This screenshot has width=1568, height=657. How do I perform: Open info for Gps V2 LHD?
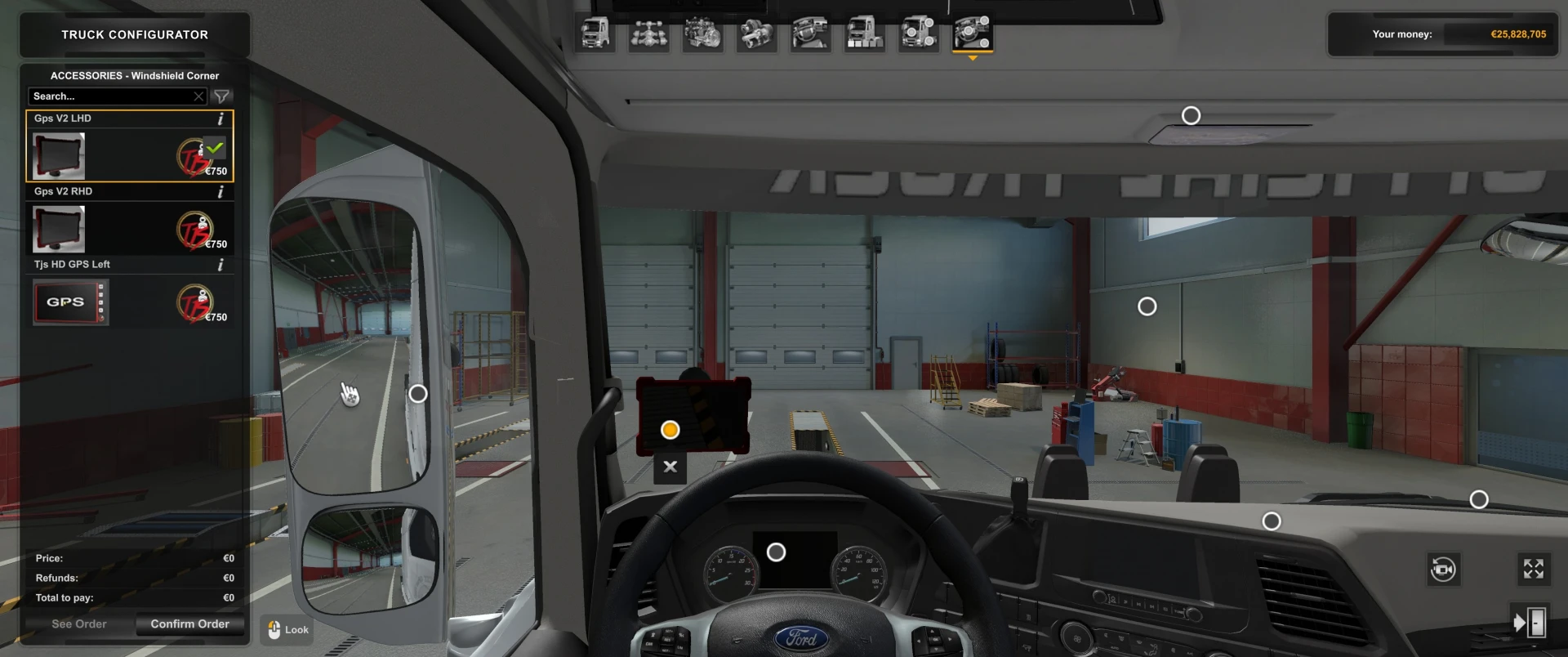220,118
